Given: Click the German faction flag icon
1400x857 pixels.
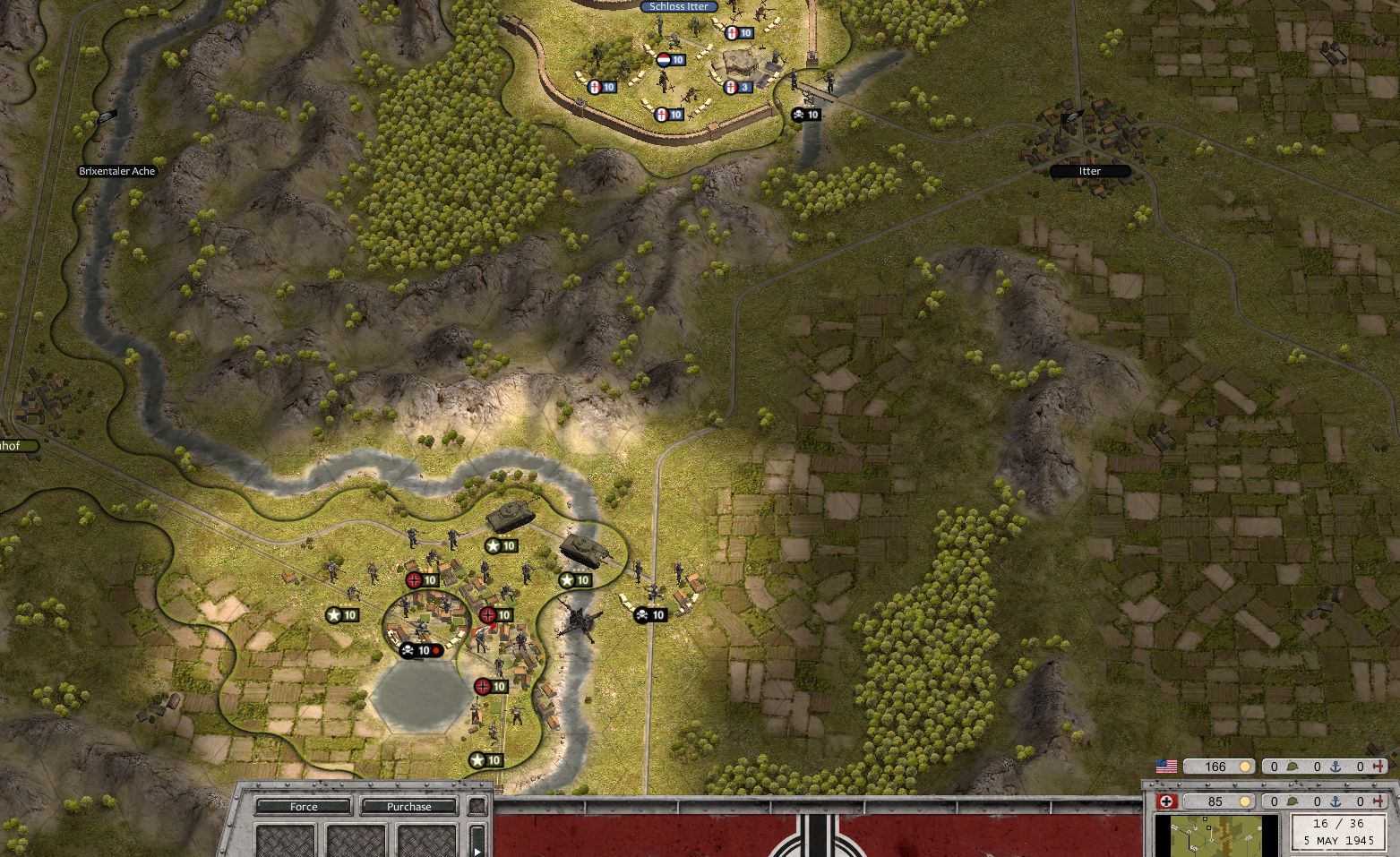Looking at the screenshot, I should point(1167,801).
